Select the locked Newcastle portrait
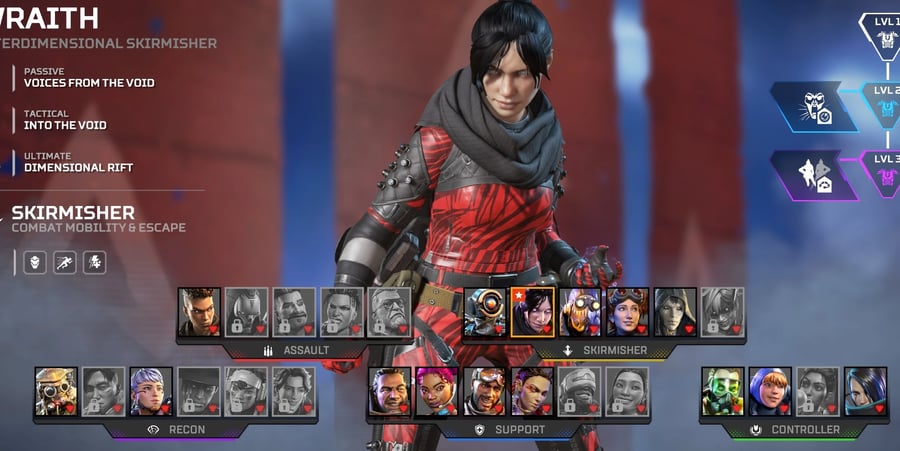This screenshot has width=900, height=451. coord(580,391)
